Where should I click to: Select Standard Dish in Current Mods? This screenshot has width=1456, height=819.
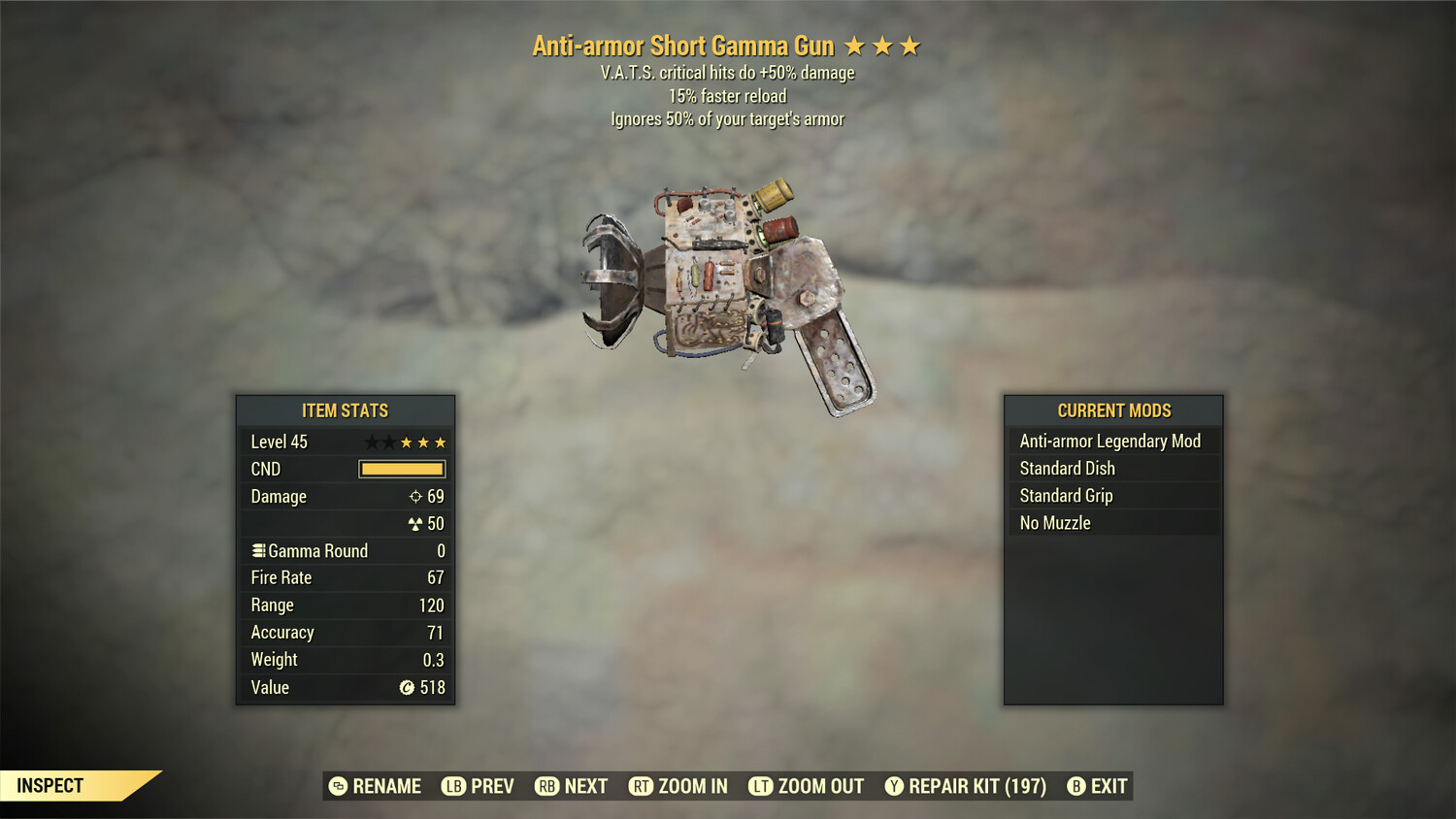[x=1065, y=468]
